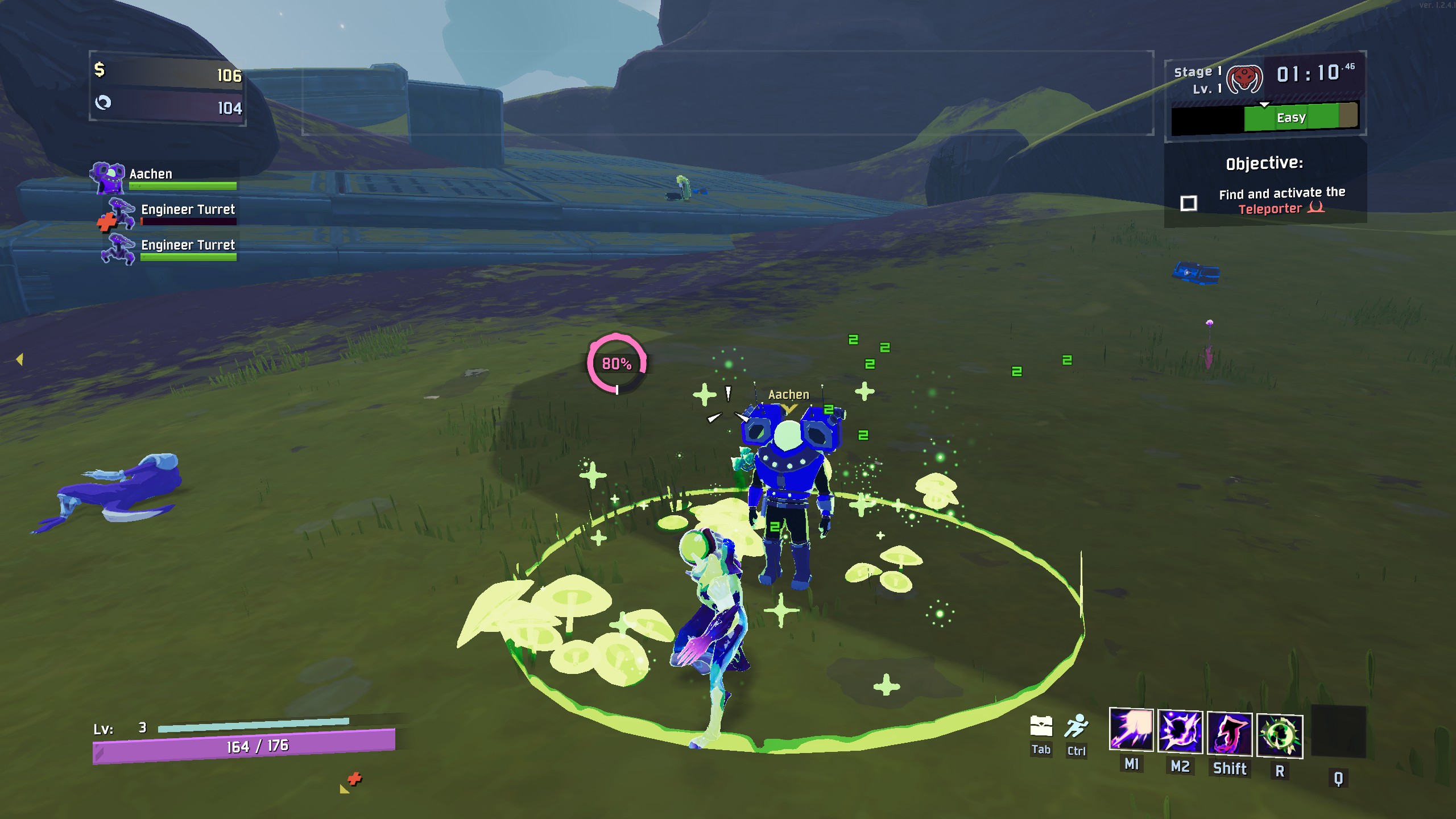Activate the special skill icon labeled R

click(1280, 736)
